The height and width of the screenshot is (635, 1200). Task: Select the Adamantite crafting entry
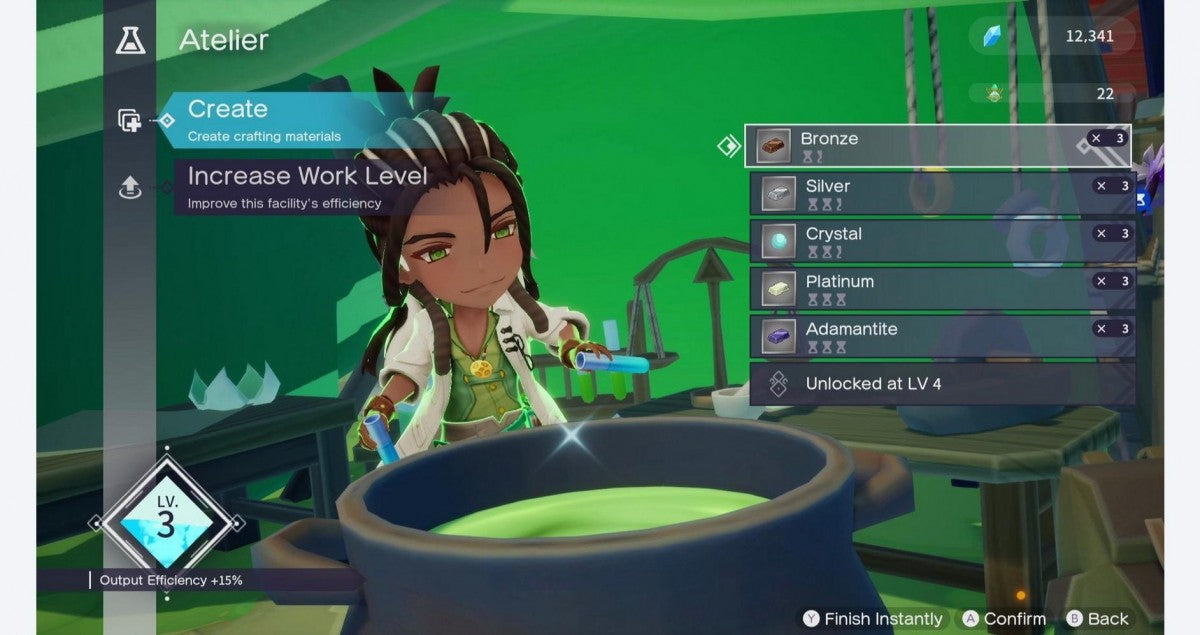942,336
